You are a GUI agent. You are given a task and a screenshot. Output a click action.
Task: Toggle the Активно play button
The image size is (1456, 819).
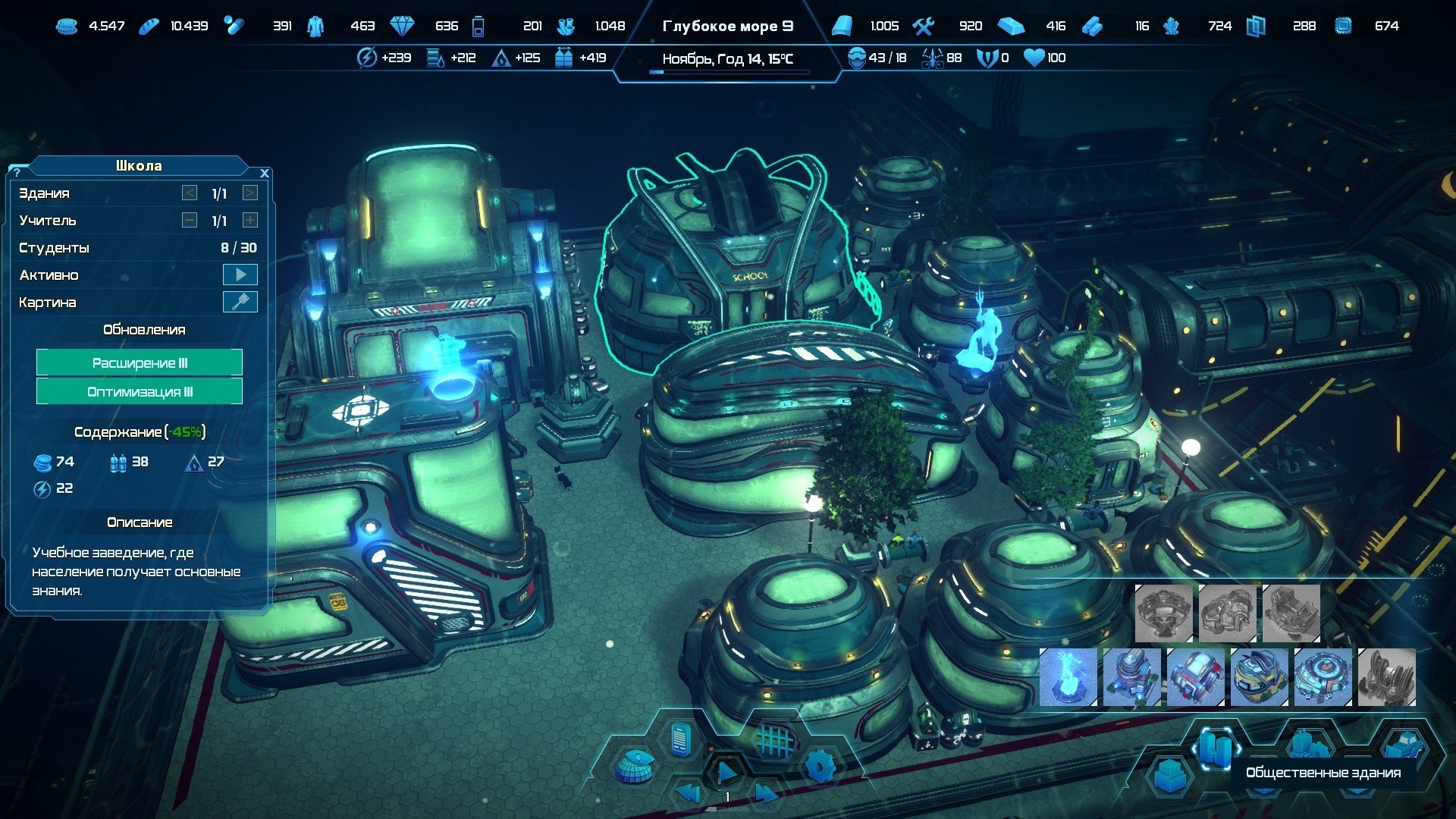click(x=240, y=275)
